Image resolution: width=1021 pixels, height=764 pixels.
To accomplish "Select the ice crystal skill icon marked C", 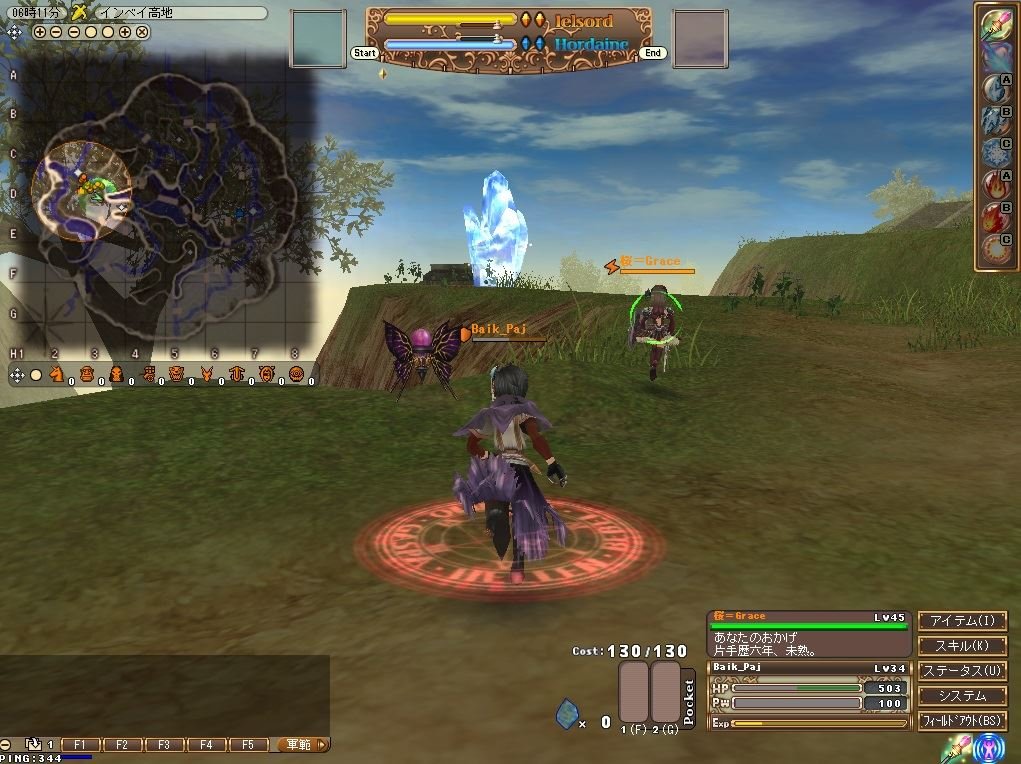I will tap(996, 151).
